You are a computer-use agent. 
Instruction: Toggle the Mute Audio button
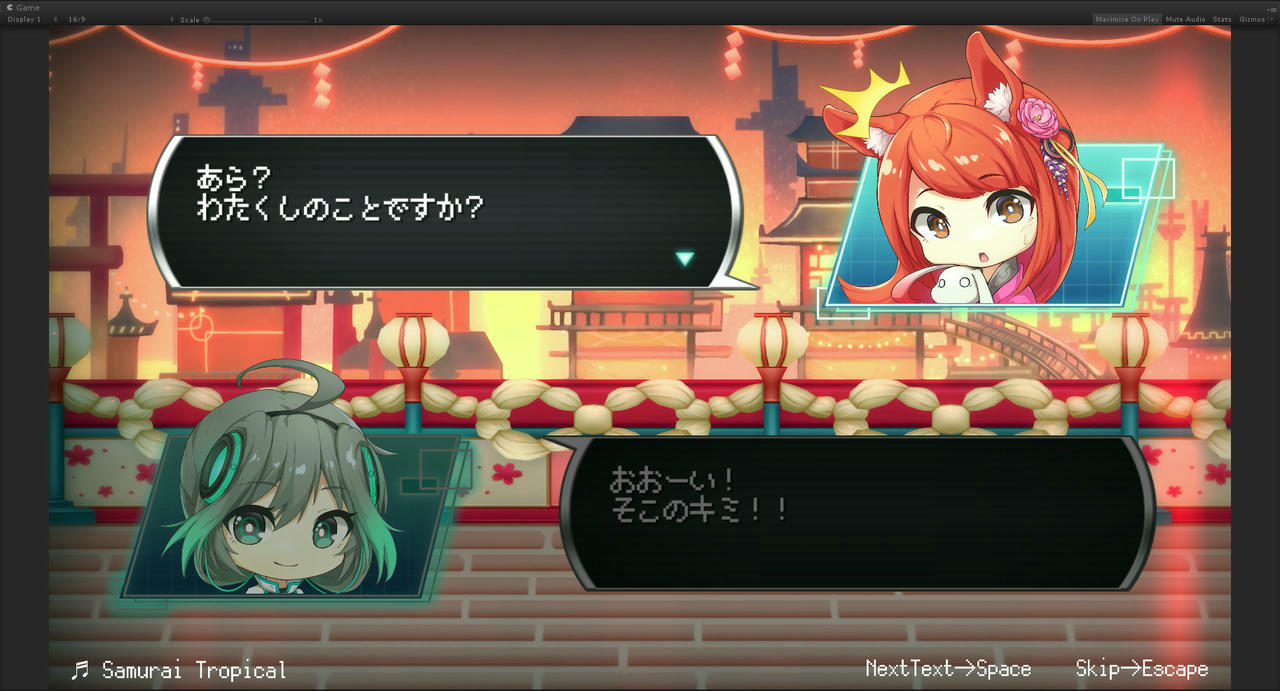pyautogui.click(x=1185, y=19)
